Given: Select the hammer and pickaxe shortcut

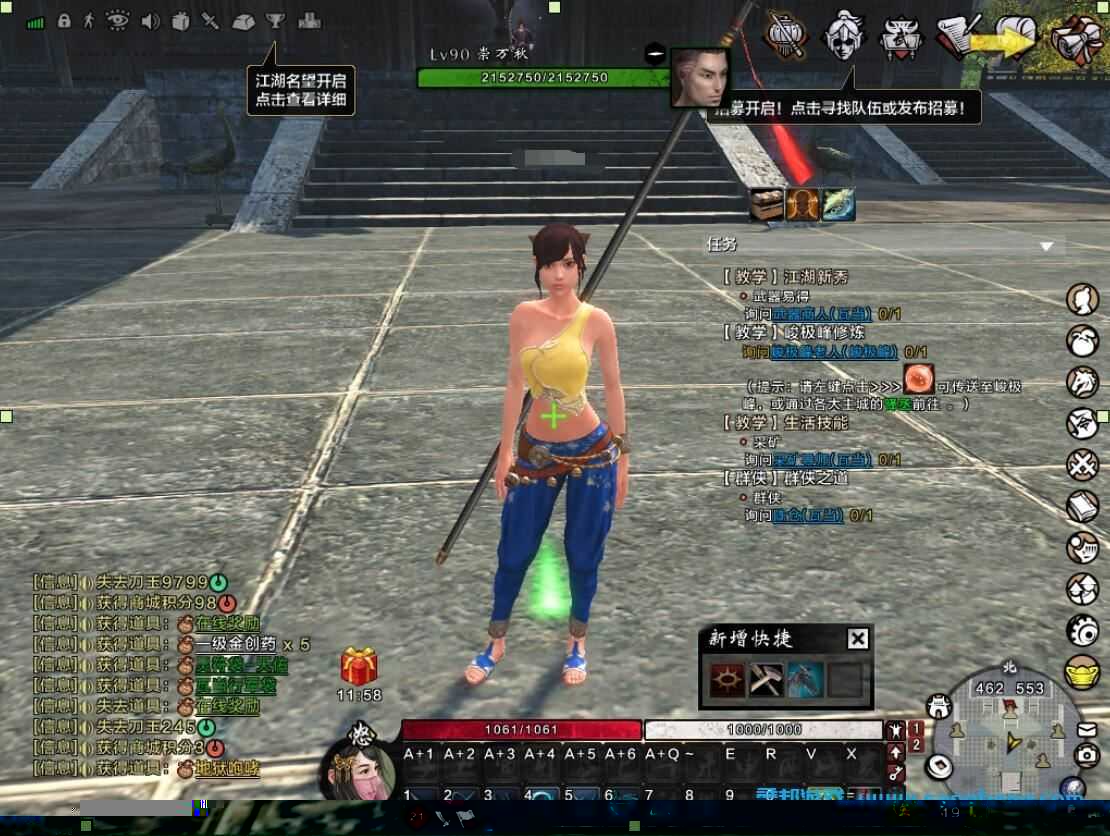Looking at the screenshot, I should 766,680.
